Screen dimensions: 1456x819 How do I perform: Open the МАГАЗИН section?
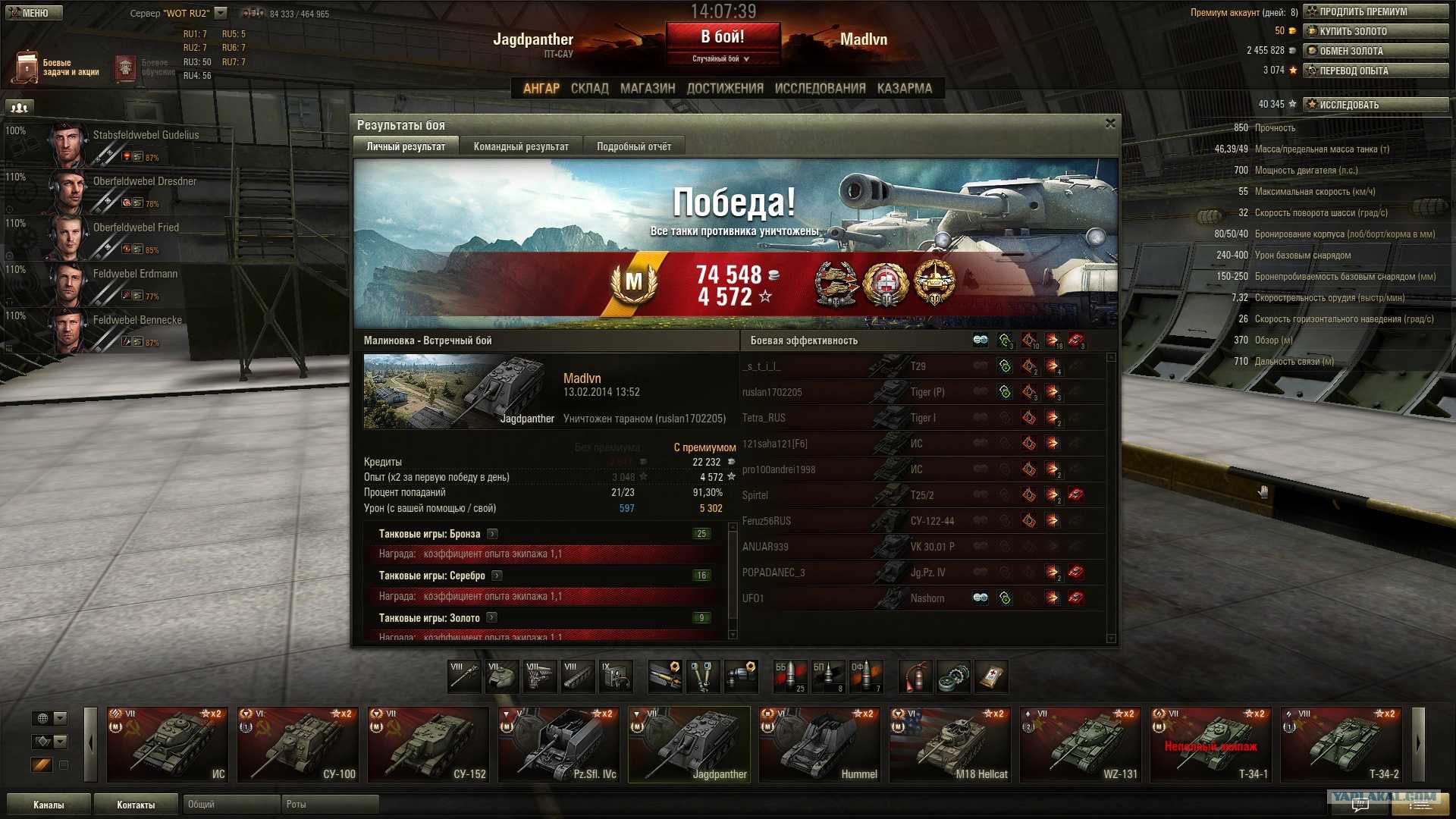click(x=647, y=89)
